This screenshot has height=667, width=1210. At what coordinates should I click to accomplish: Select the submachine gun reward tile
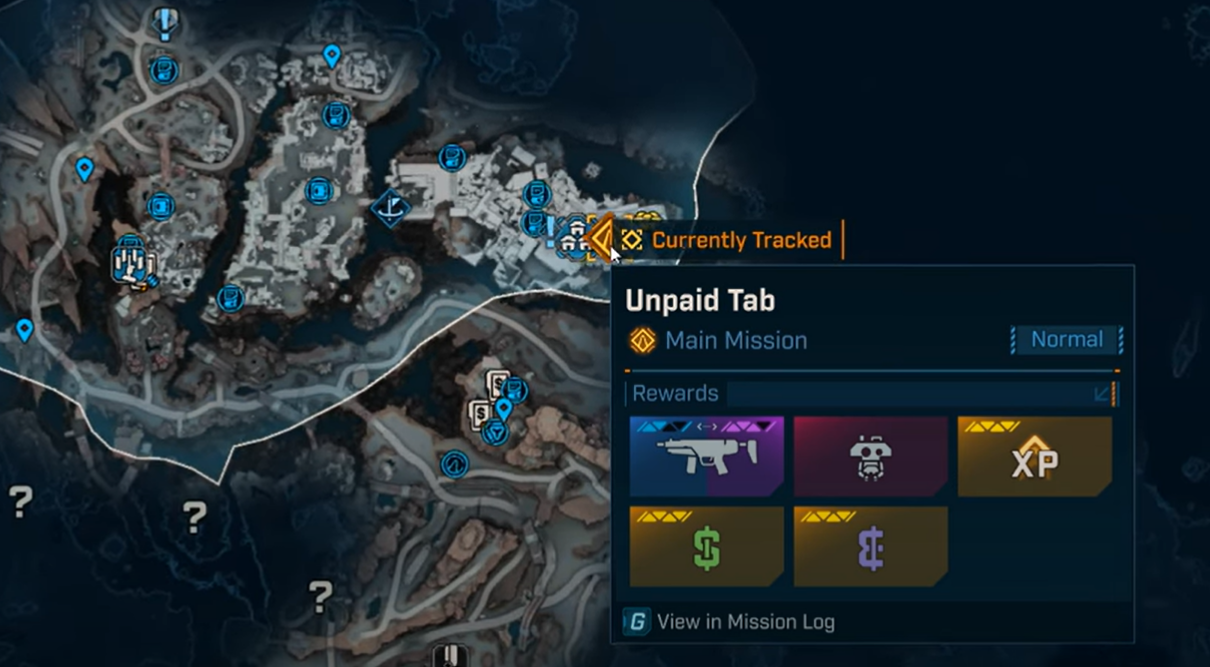(x=706, y=457)
